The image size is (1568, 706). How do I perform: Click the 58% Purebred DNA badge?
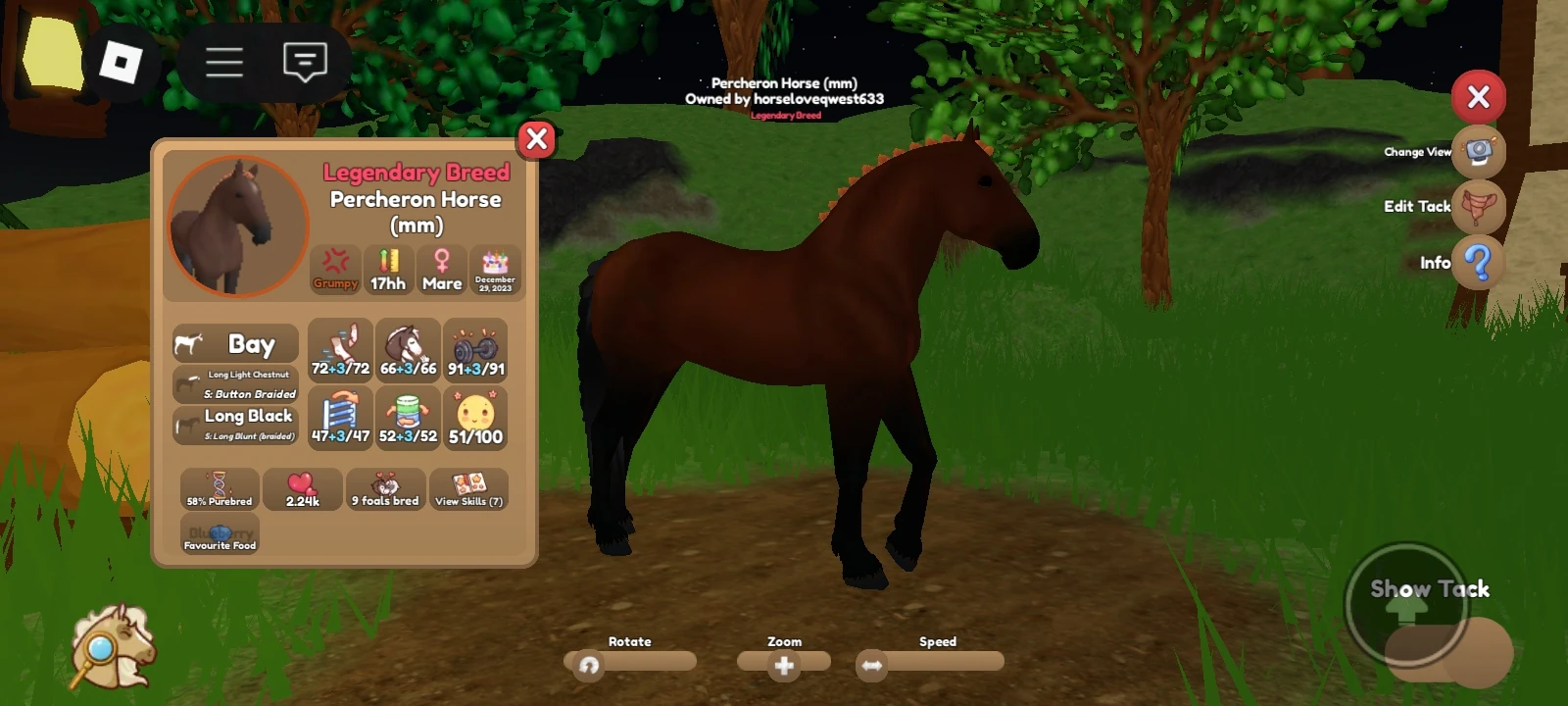click(220, 489)
